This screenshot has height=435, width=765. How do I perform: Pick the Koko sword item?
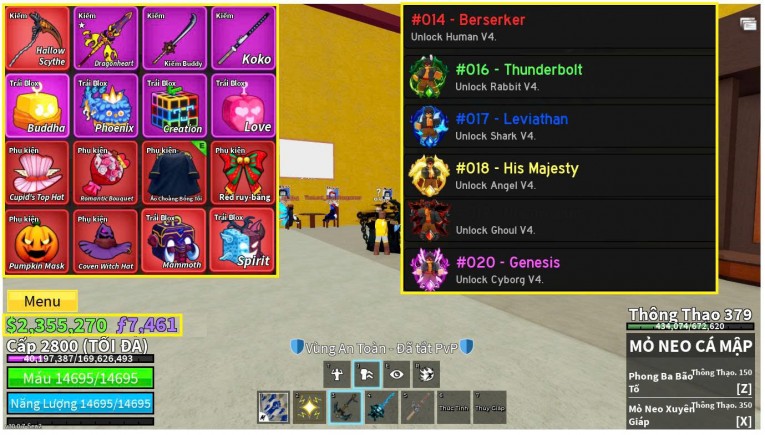[243, 38]
